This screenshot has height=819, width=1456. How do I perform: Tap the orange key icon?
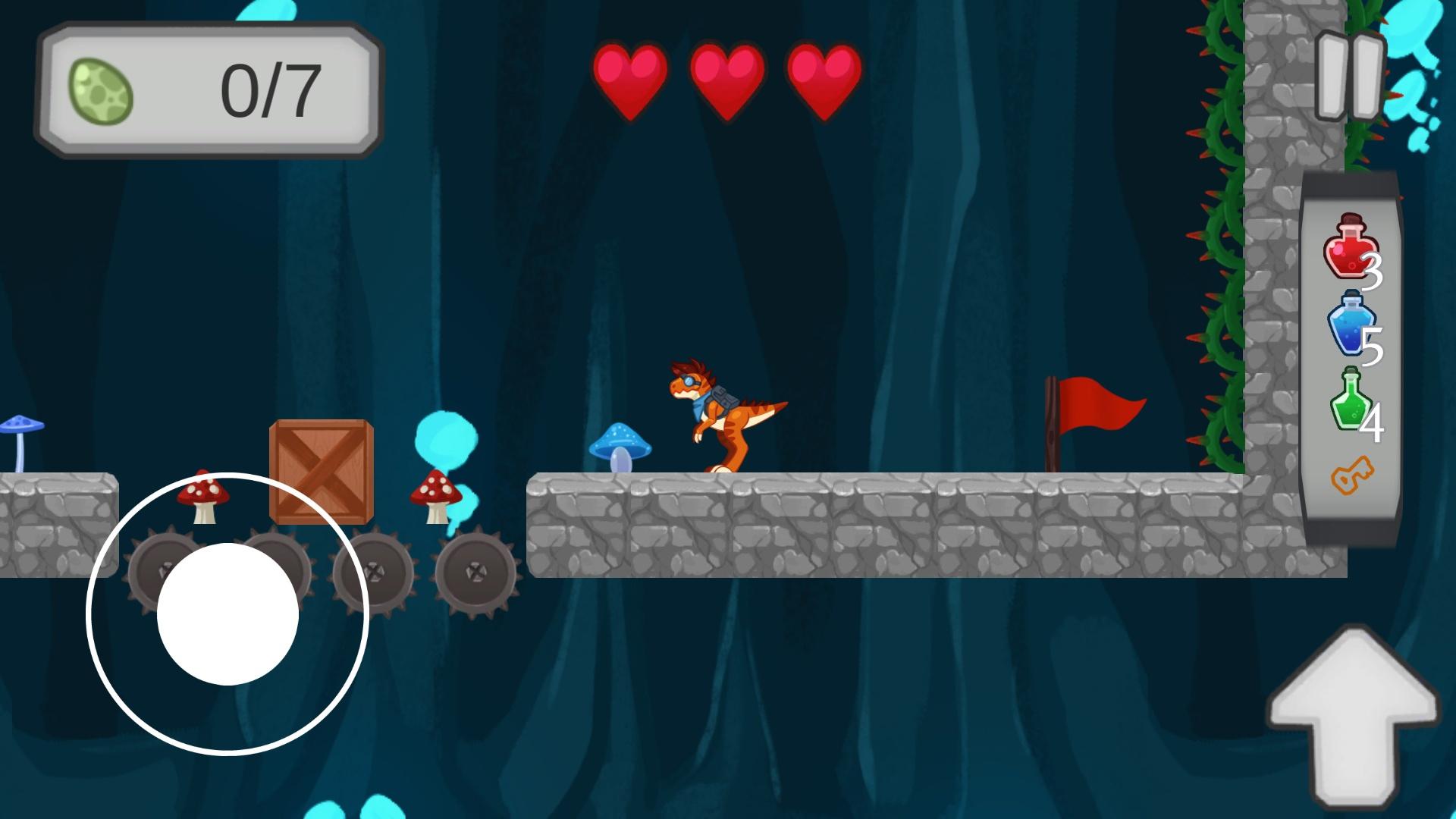point(1351,475)
